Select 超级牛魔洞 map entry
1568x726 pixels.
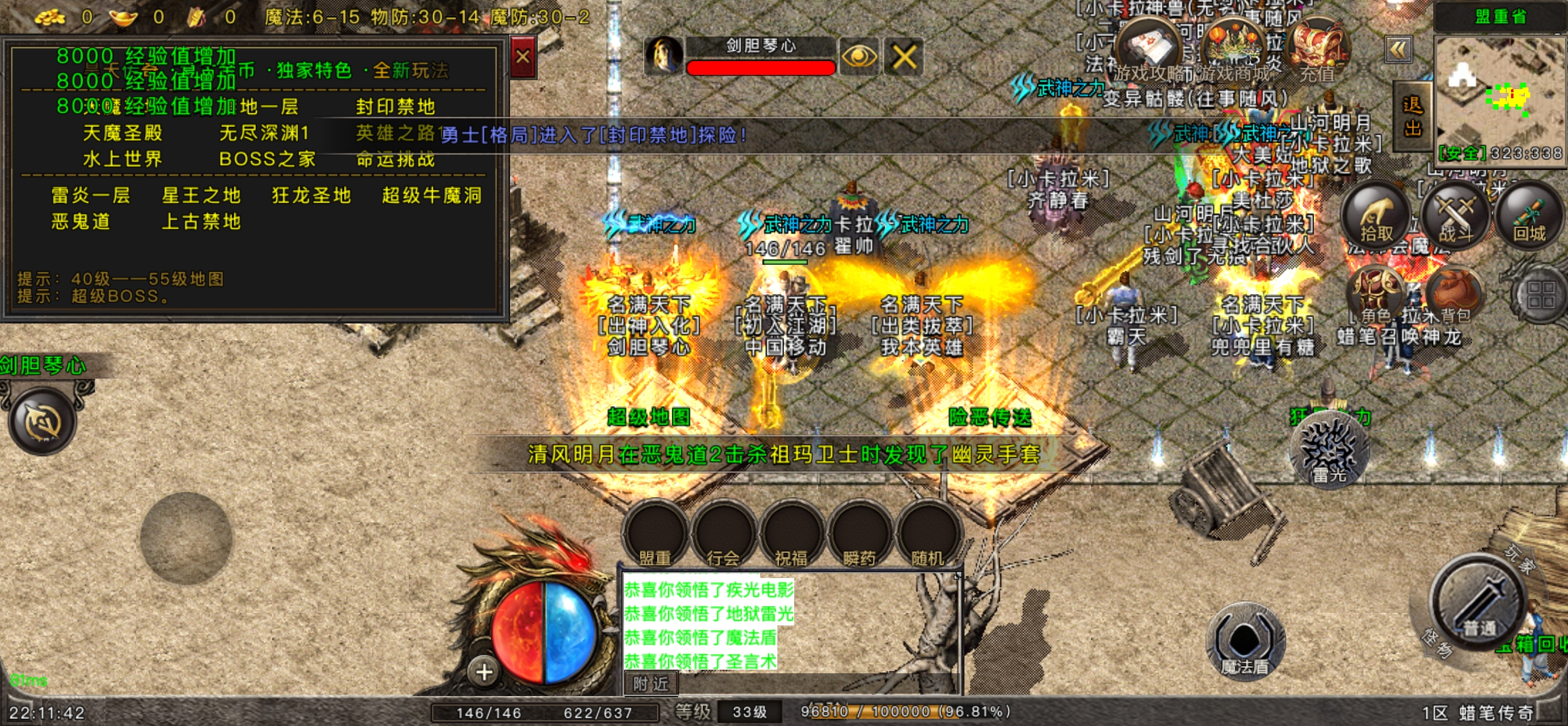(432, 195)
